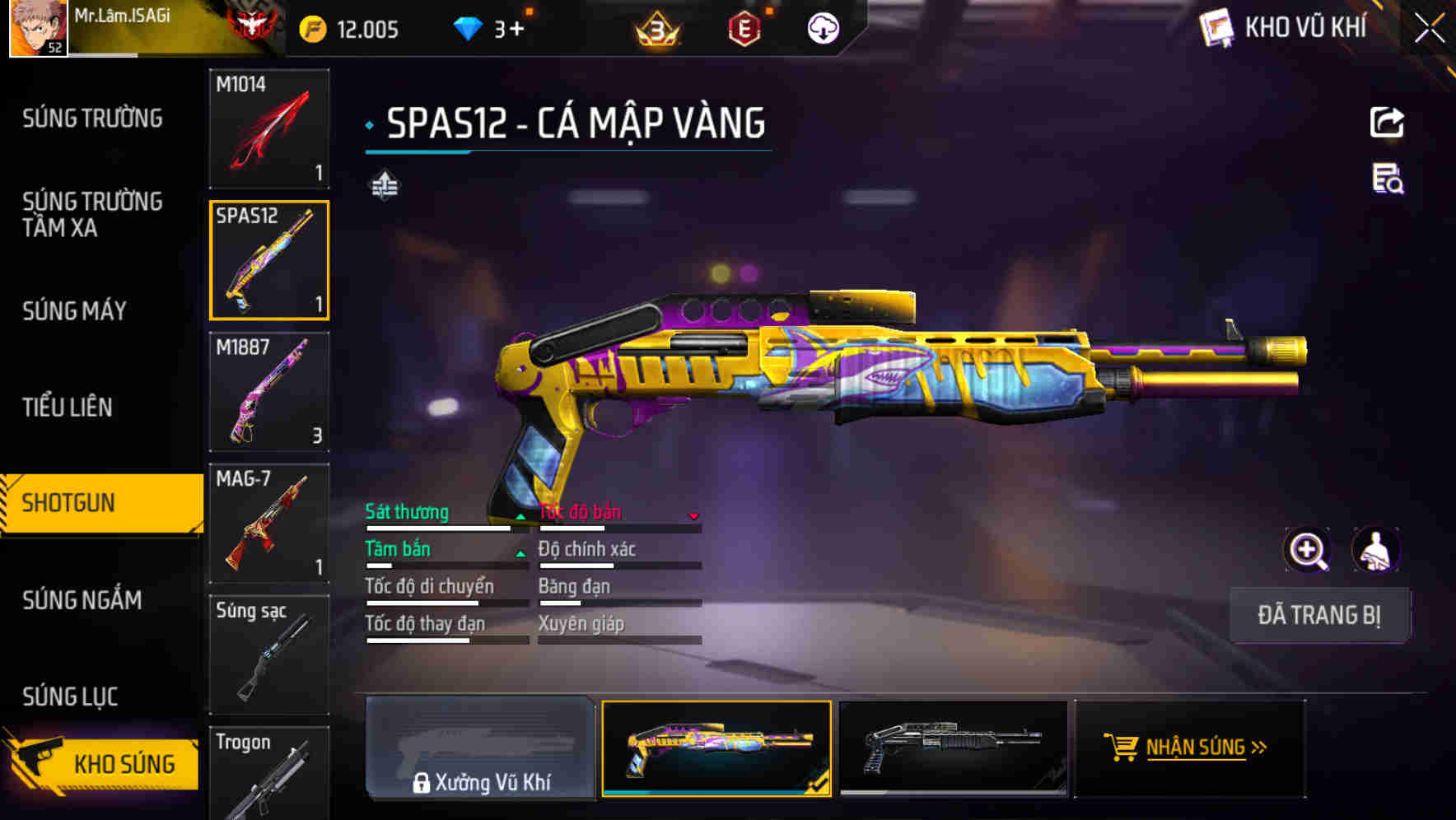Choose the SÚNG NGẮM category
Screen dimensions: 1456x820
click(82, 600)
